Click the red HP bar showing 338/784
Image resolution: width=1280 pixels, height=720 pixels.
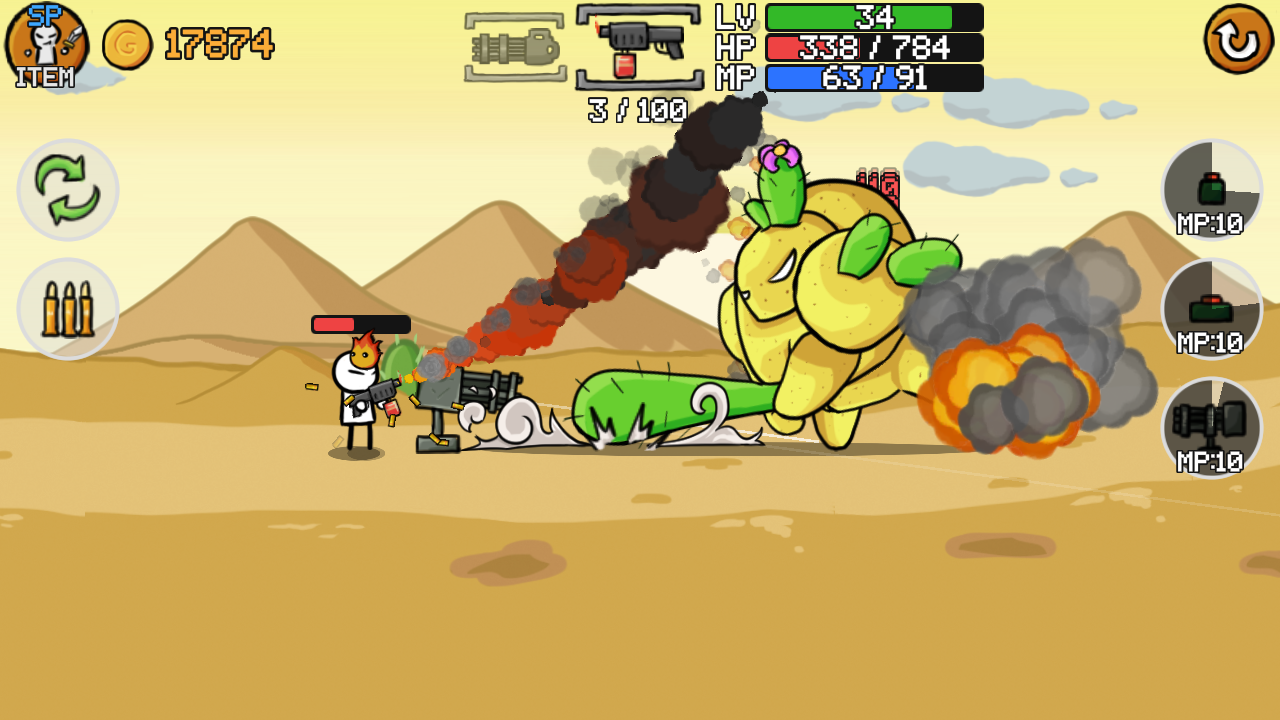click(870, 46)
